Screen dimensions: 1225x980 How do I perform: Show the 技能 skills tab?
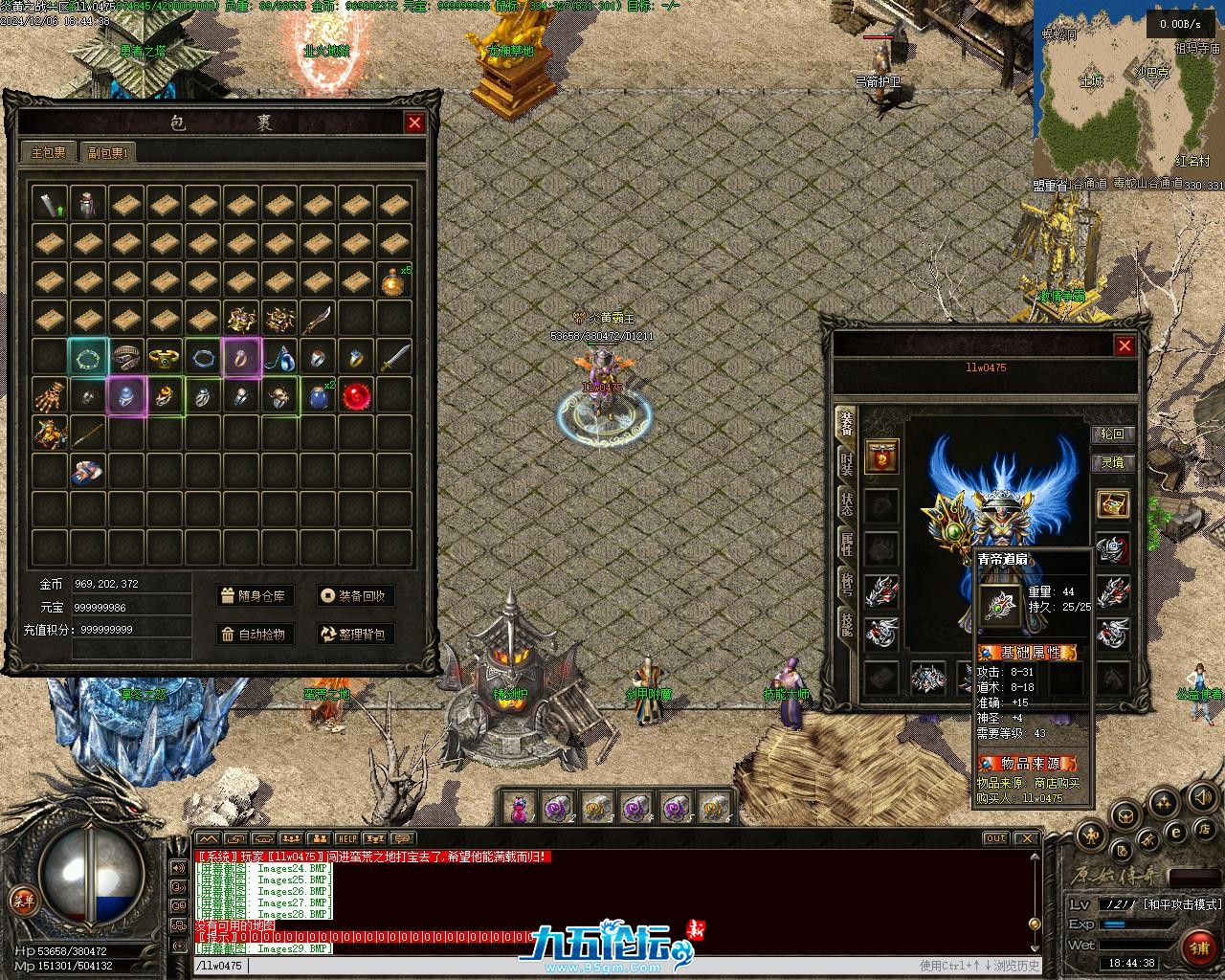click(x=846, y=624)
